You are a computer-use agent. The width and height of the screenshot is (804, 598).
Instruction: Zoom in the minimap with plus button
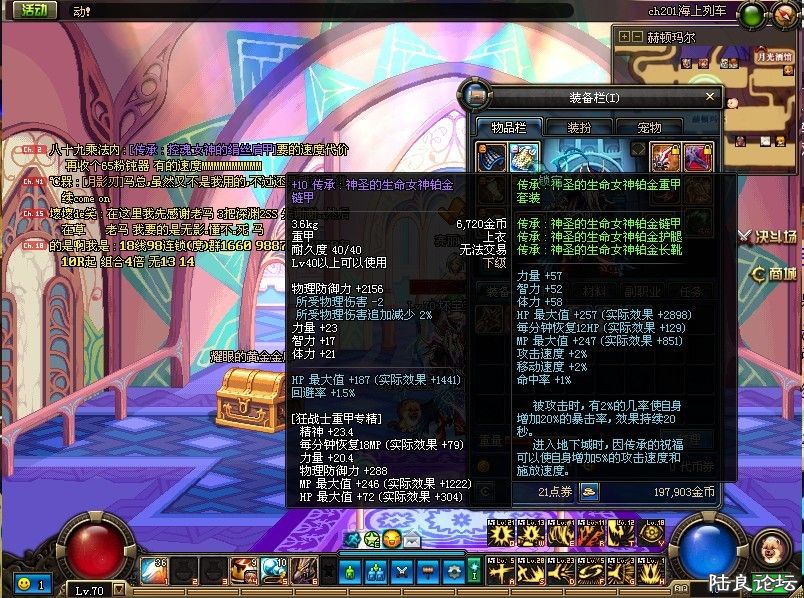coord(625,37)
